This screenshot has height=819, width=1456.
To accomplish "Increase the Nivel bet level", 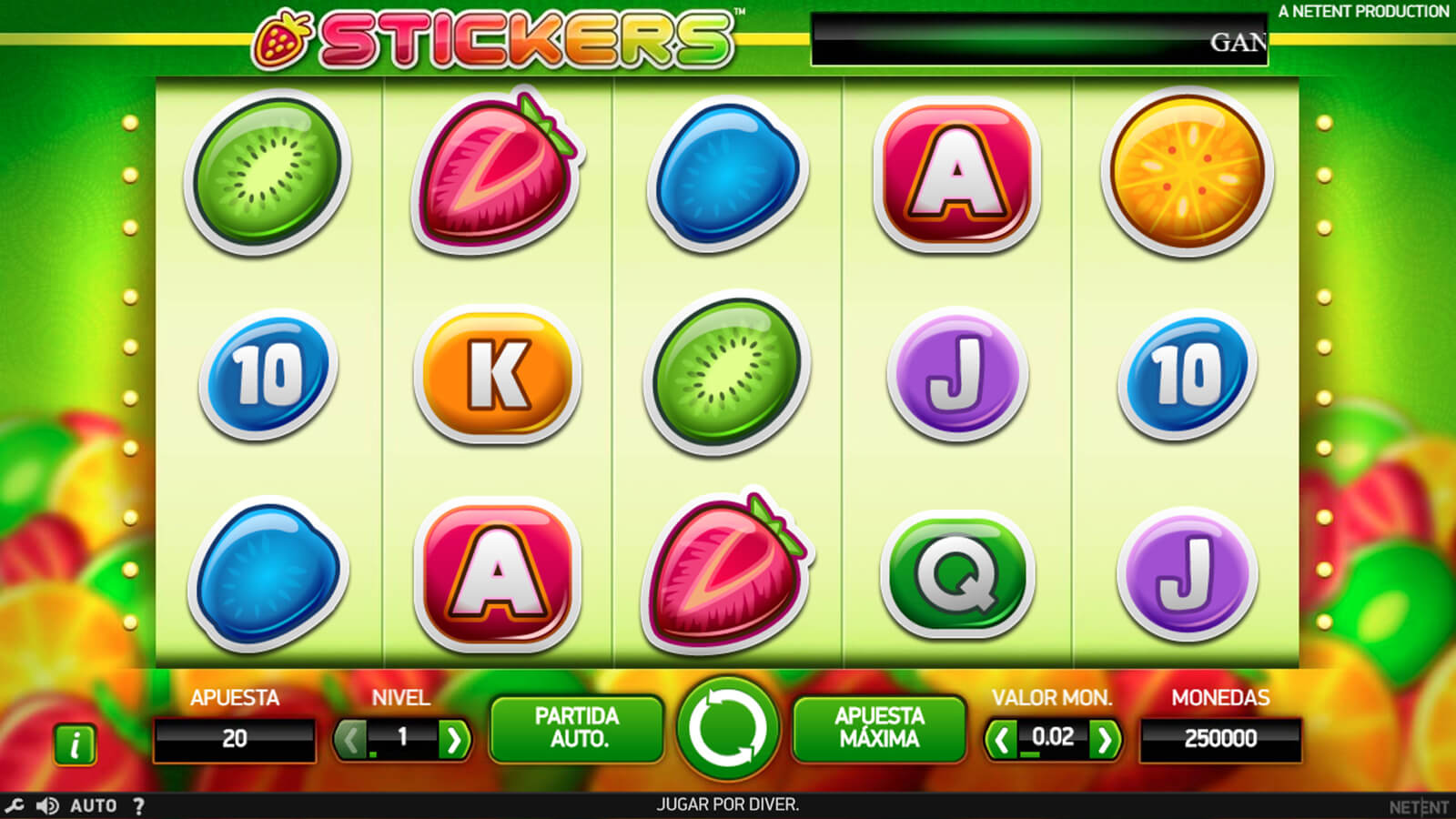I will click(452, 740).
